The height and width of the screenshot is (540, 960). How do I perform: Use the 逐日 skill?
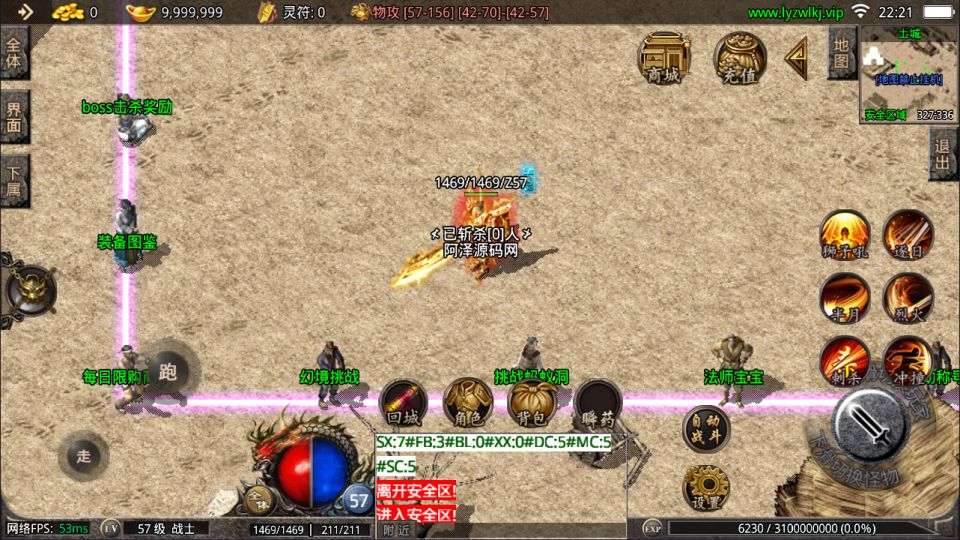(907, 235)
